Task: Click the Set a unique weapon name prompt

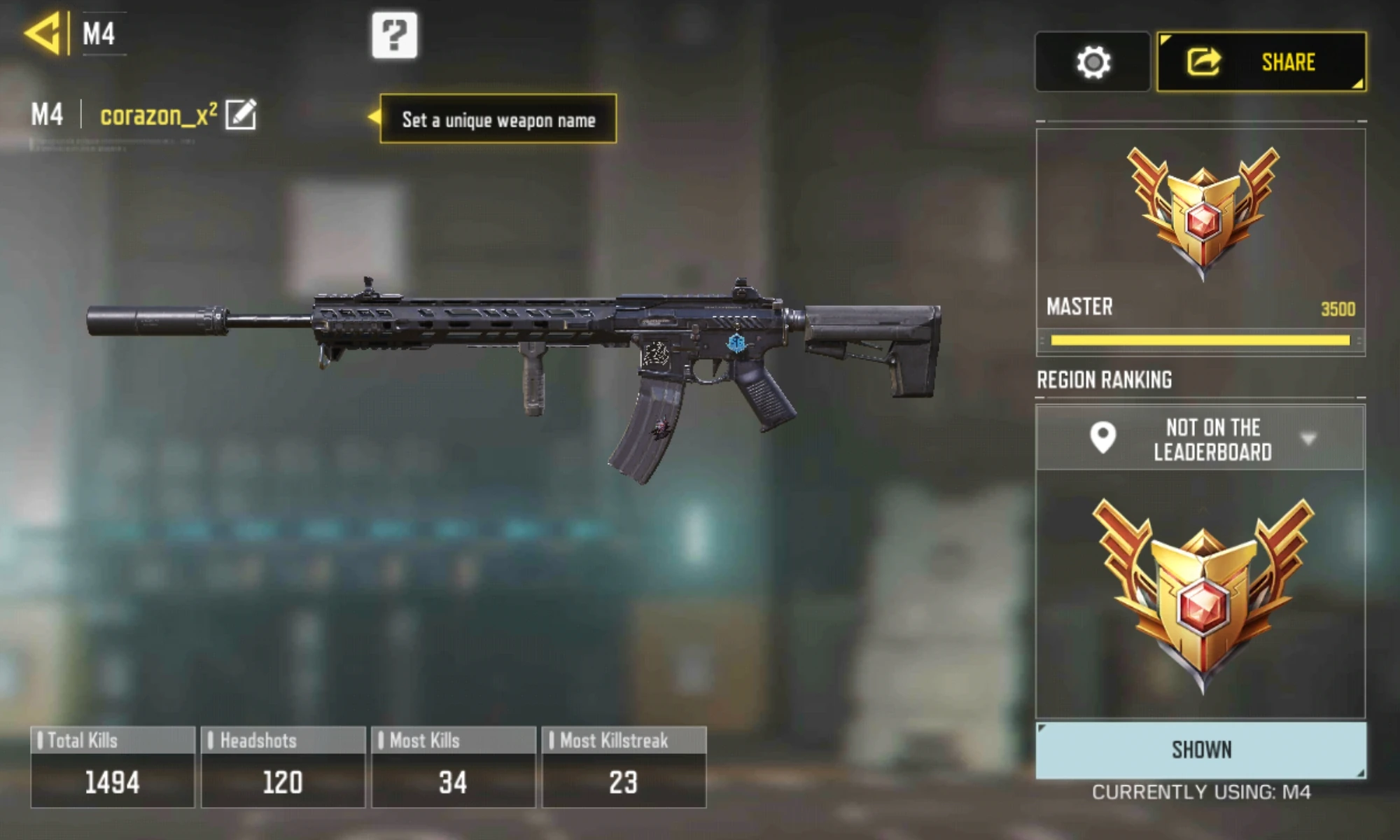Action: coord(497,120)
